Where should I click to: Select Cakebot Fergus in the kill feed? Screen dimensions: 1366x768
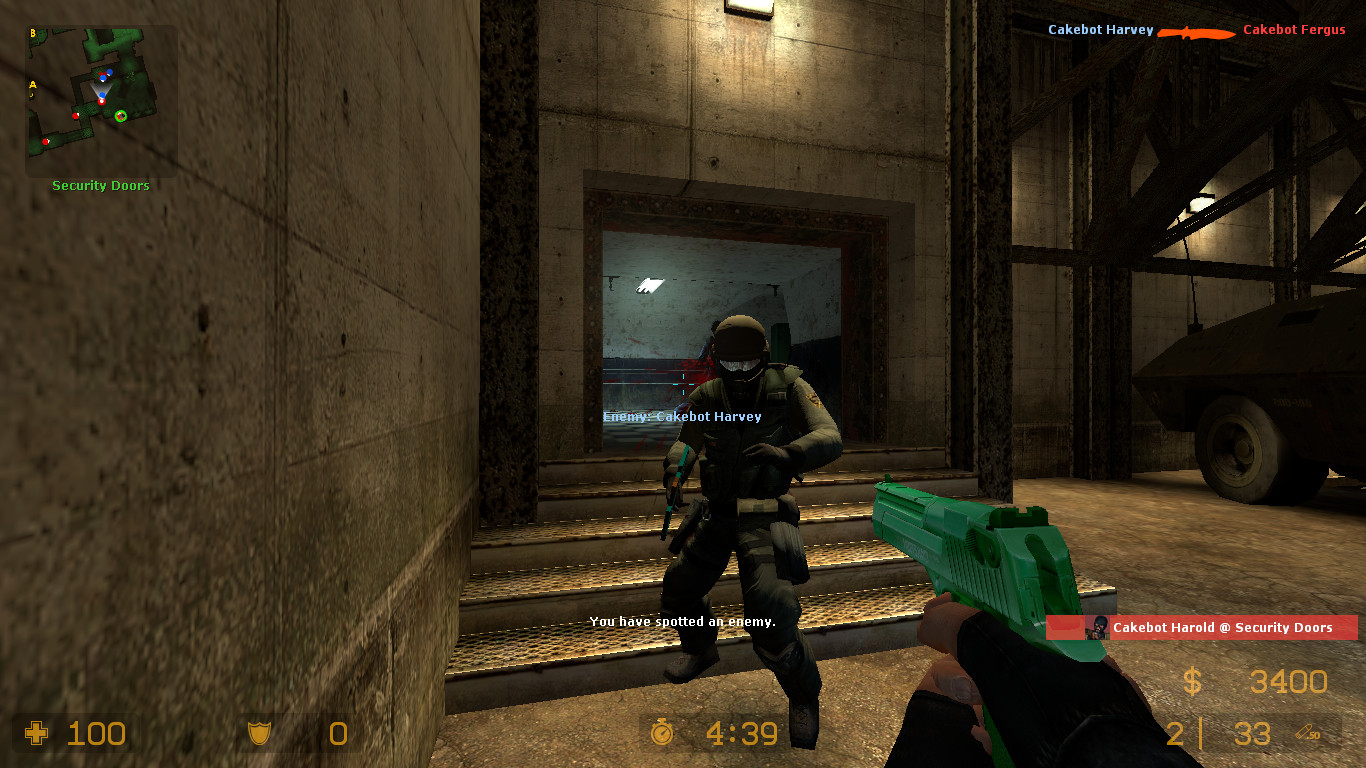pyautogui.click(x=1294, y=30)
